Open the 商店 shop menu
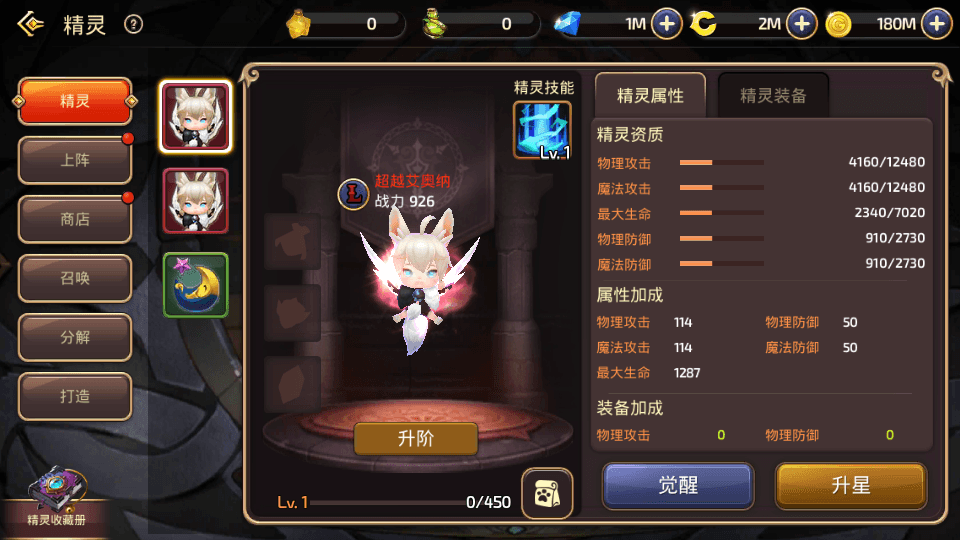 (75, 219)
